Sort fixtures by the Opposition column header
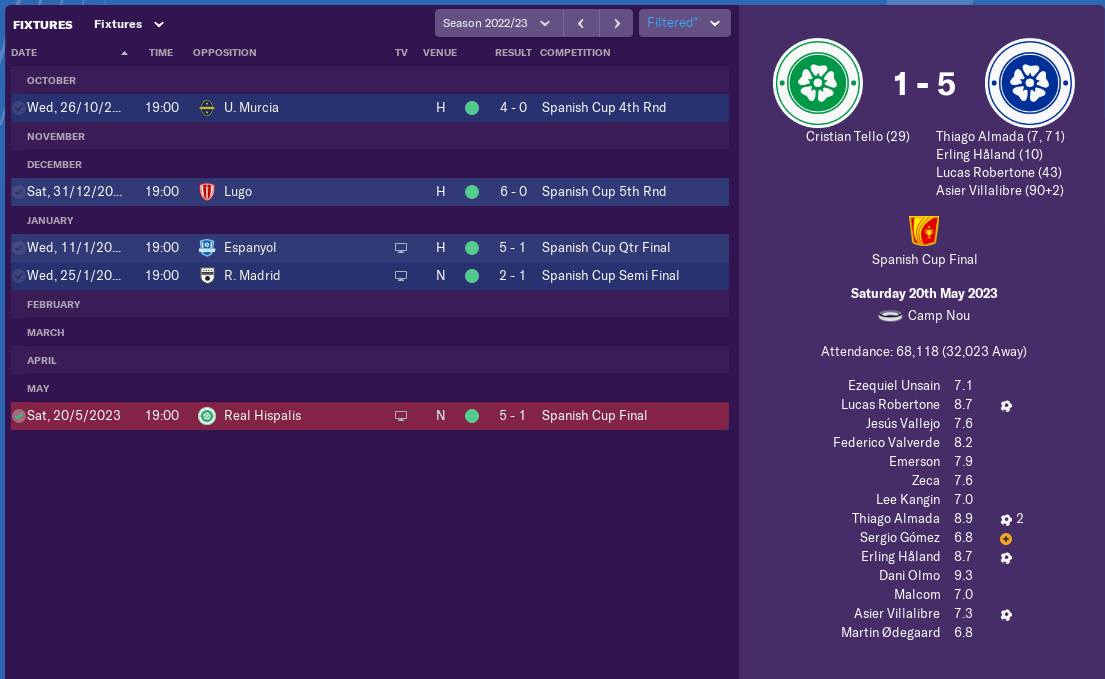The height and width of the screenshot is (679, 1105). pos(224,53)
